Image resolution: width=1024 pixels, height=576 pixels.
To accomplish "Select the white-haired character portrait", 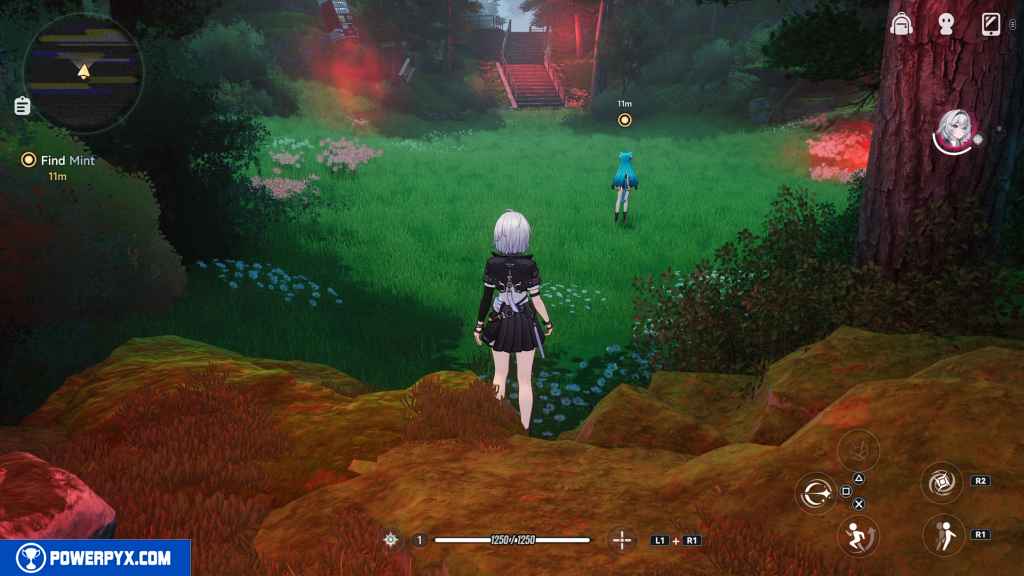I will click(954, 131).
